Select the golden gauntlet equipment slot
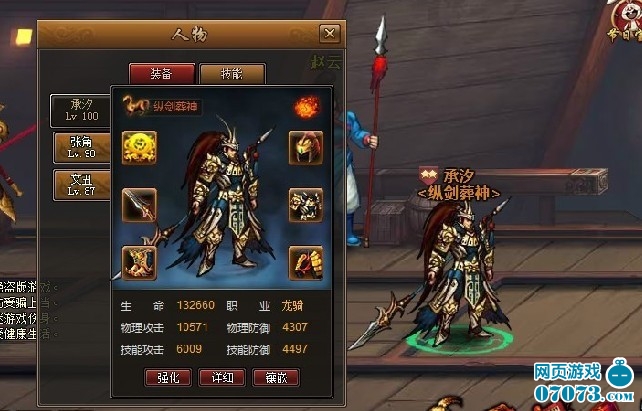The width and height of the screenshot is (642, 411). (305, 264)
